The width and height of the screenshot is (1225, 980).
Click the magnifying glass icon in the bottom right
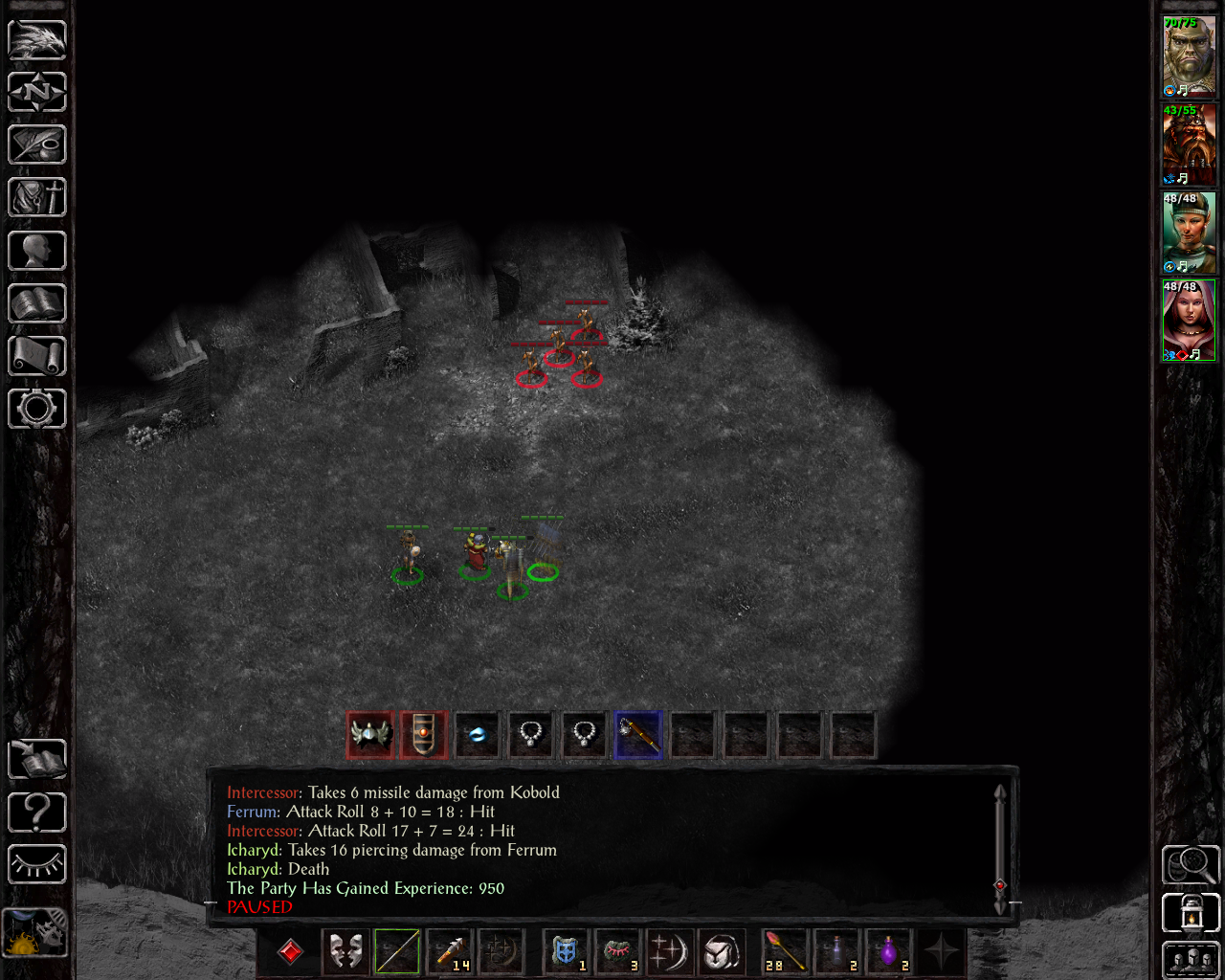click(x=1190, y=864)
